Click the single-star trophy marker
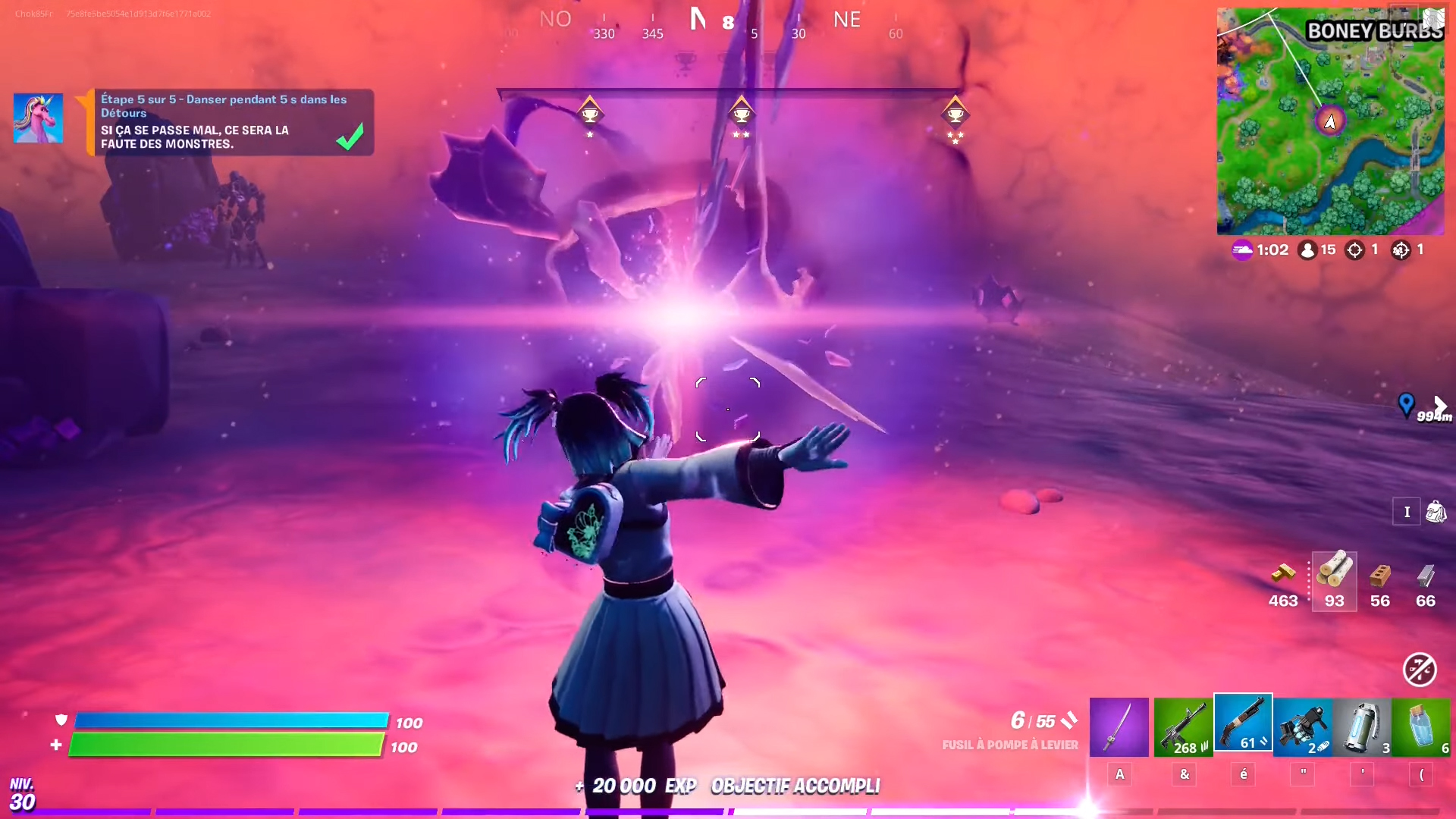This screenshot has height=819, width=1456. pyautogui.click(x=590, y=114)
